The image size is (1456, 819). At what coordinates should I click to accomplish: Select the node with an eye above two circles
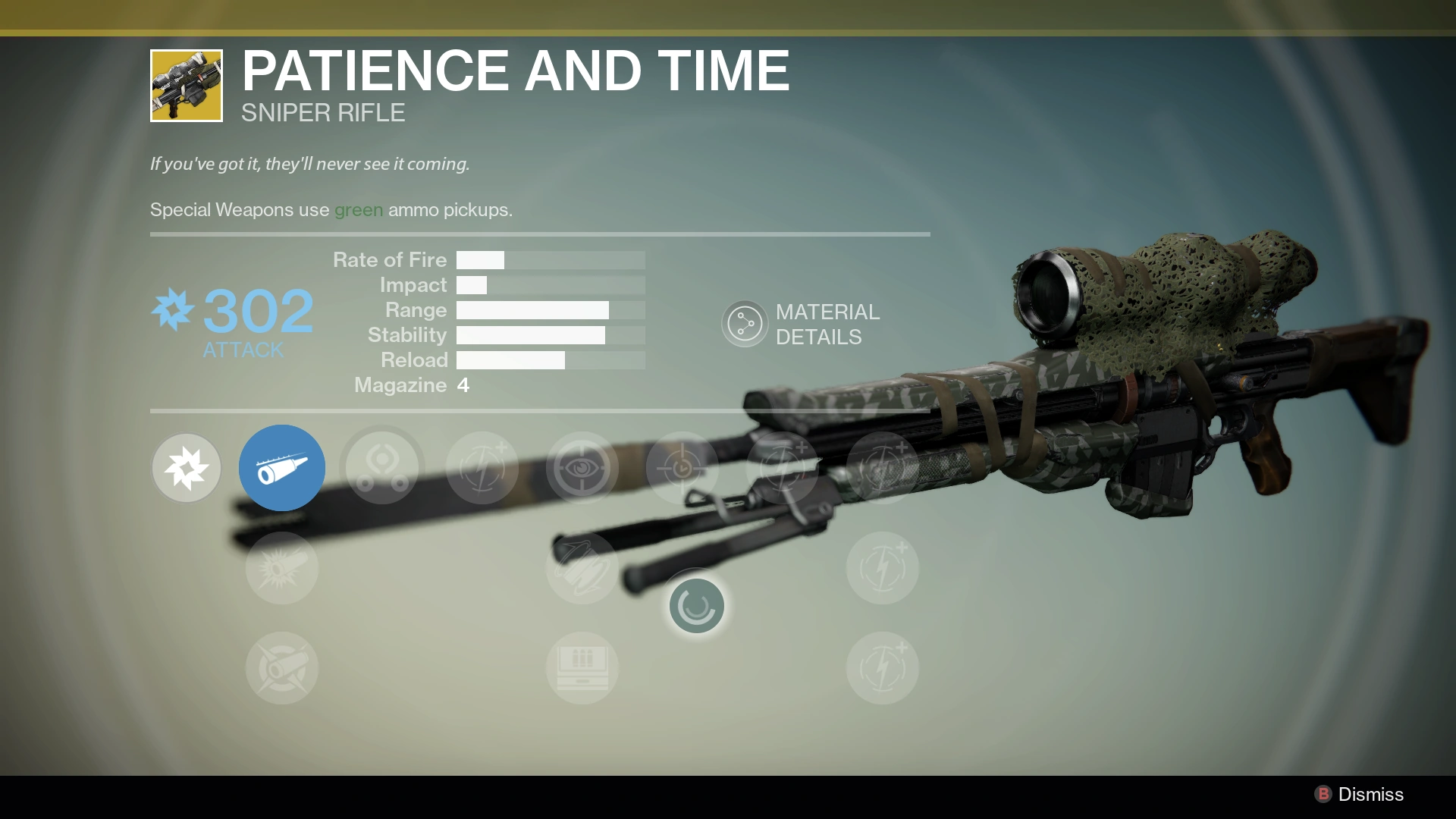382,468
